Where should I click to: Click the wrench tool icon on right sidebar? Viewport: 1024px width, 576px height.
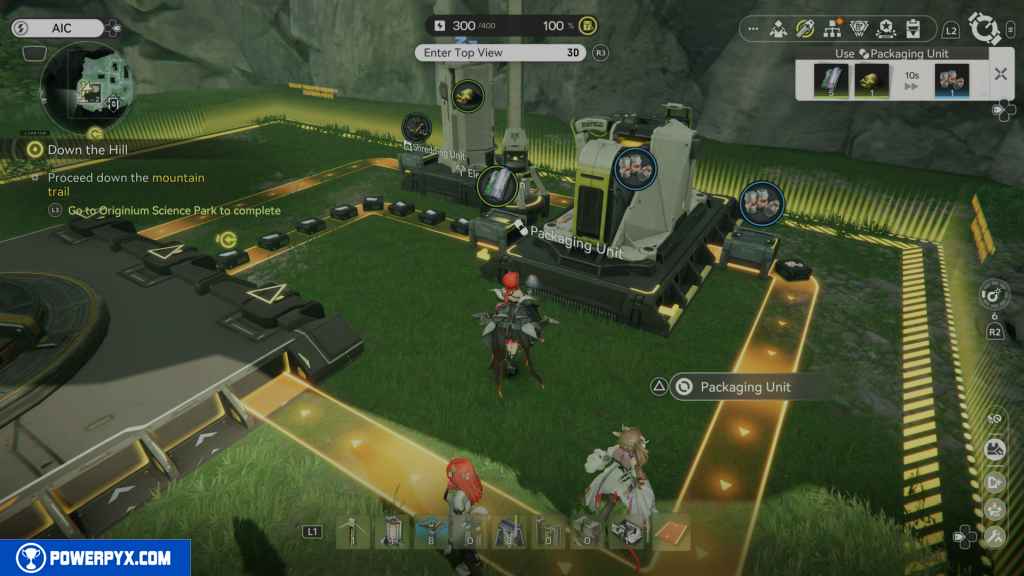tap(995, 536)
